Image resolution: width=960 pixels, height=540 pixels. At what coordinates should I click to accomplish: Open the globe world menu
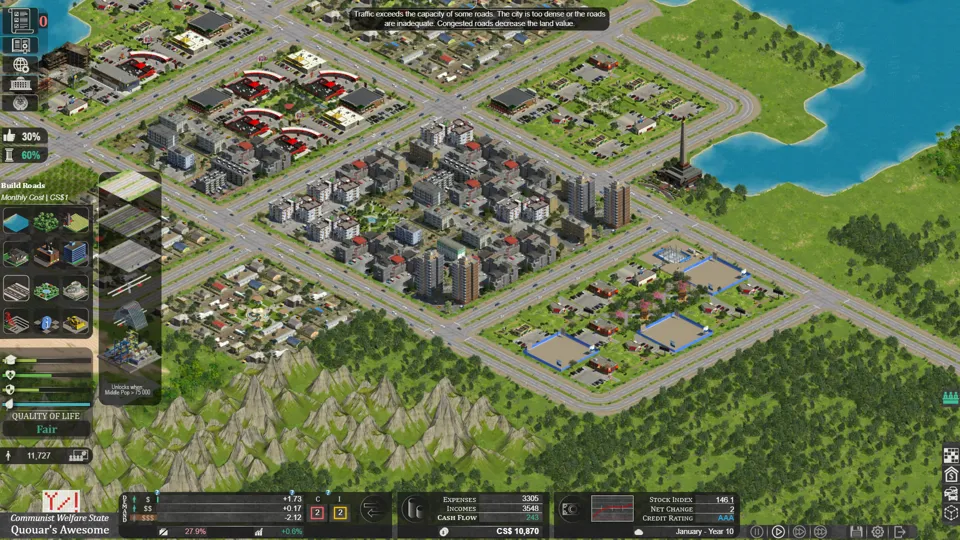tap(21, 64)
